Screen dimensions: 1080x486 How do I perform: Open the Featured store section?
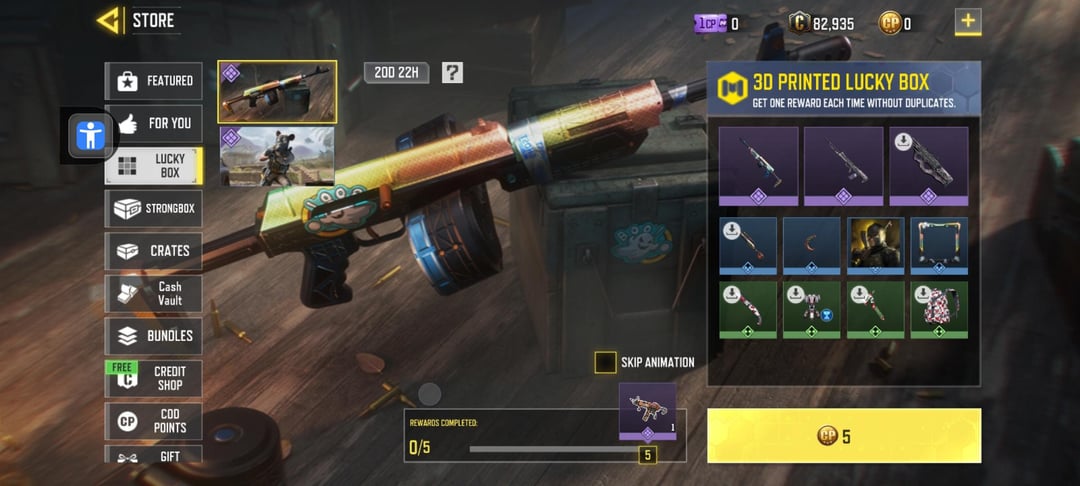click(x=154, y=81)
